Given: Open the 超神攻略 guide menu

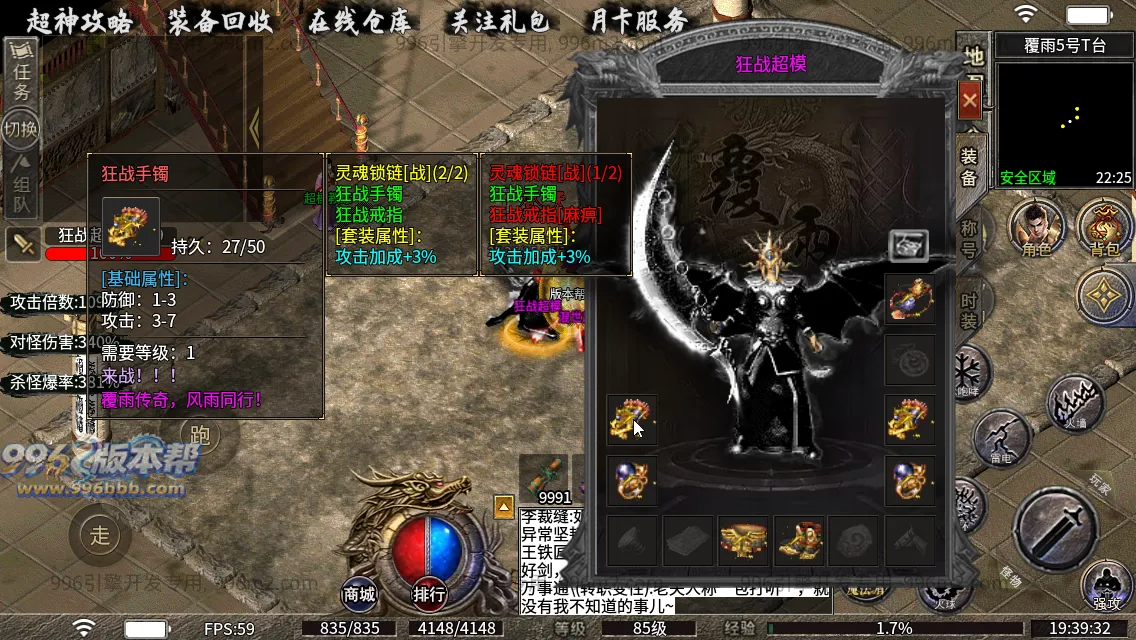Looking at the screenshot, I should pos(79,21).
